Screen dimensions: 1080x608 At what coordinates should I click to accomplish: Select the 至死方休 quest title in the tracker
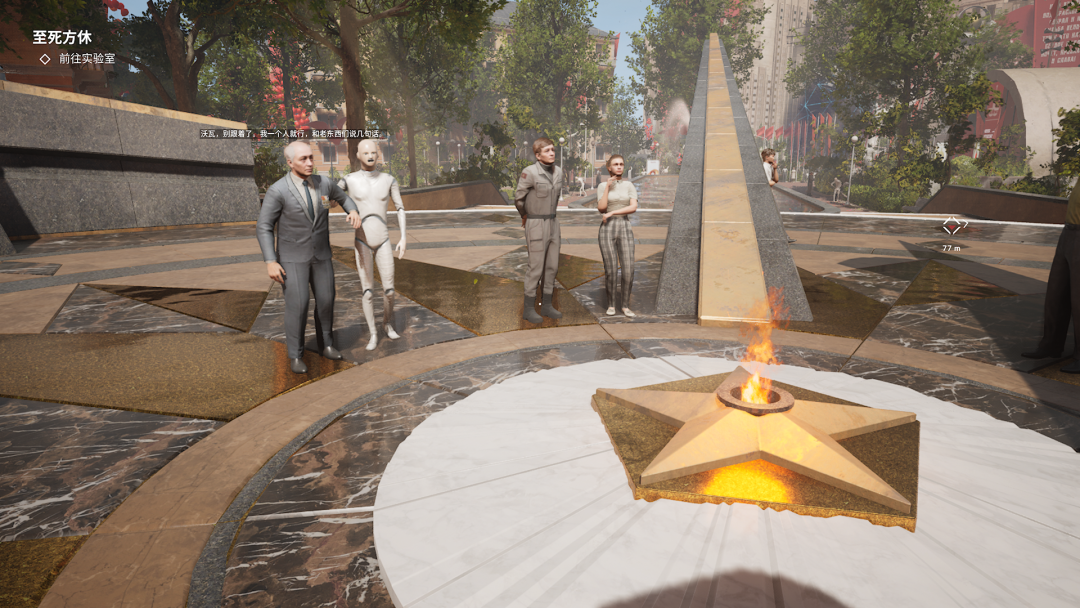(62, 37)
